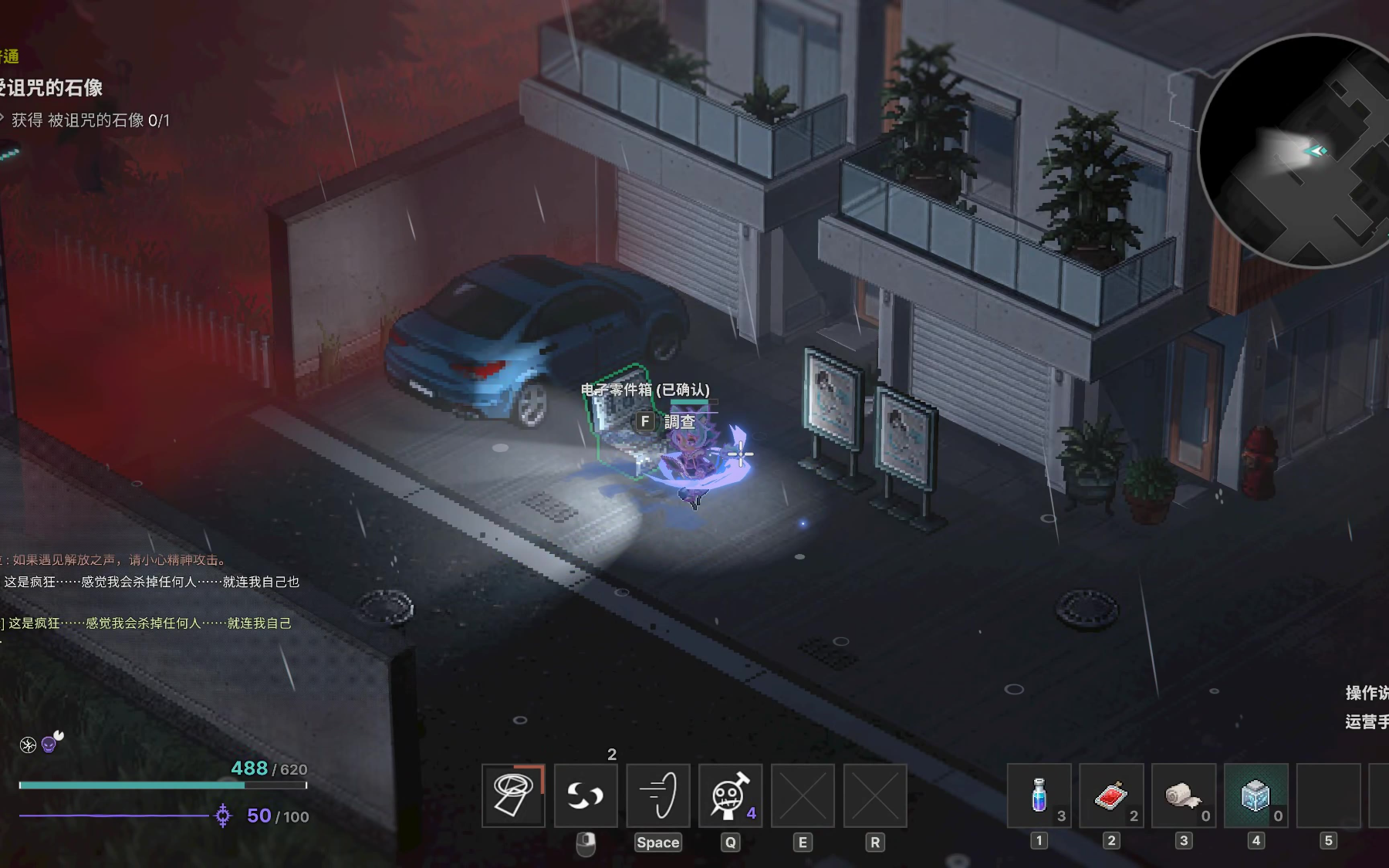
Task: Use the blue potion bottle item
Action: click(1039, 795)
